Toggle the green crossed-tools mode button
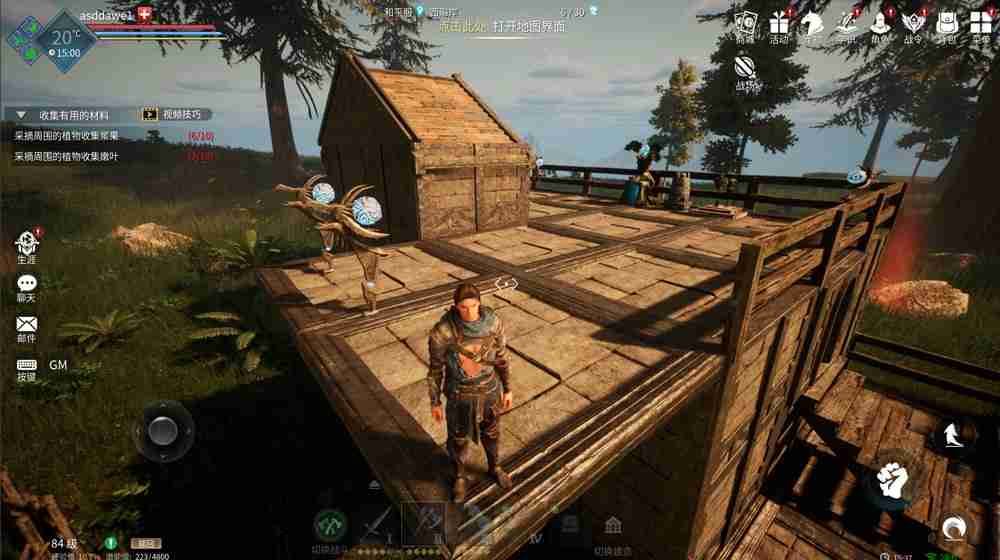Viewport: 1000px width, 560px height. pyautogui.click(x=331, y=522)
